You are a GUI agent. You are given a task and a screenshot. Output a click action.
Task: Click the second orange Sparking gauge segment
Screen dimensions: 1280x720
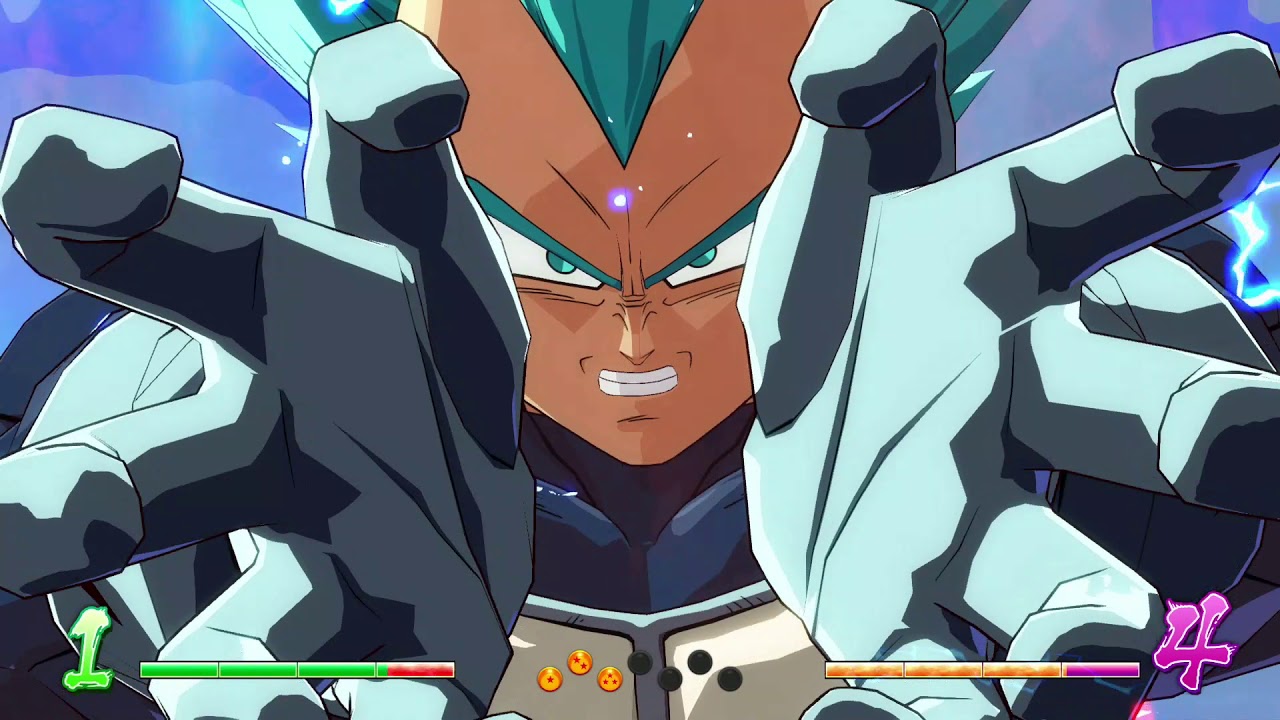pyautogui.click(x=942, y=668)
